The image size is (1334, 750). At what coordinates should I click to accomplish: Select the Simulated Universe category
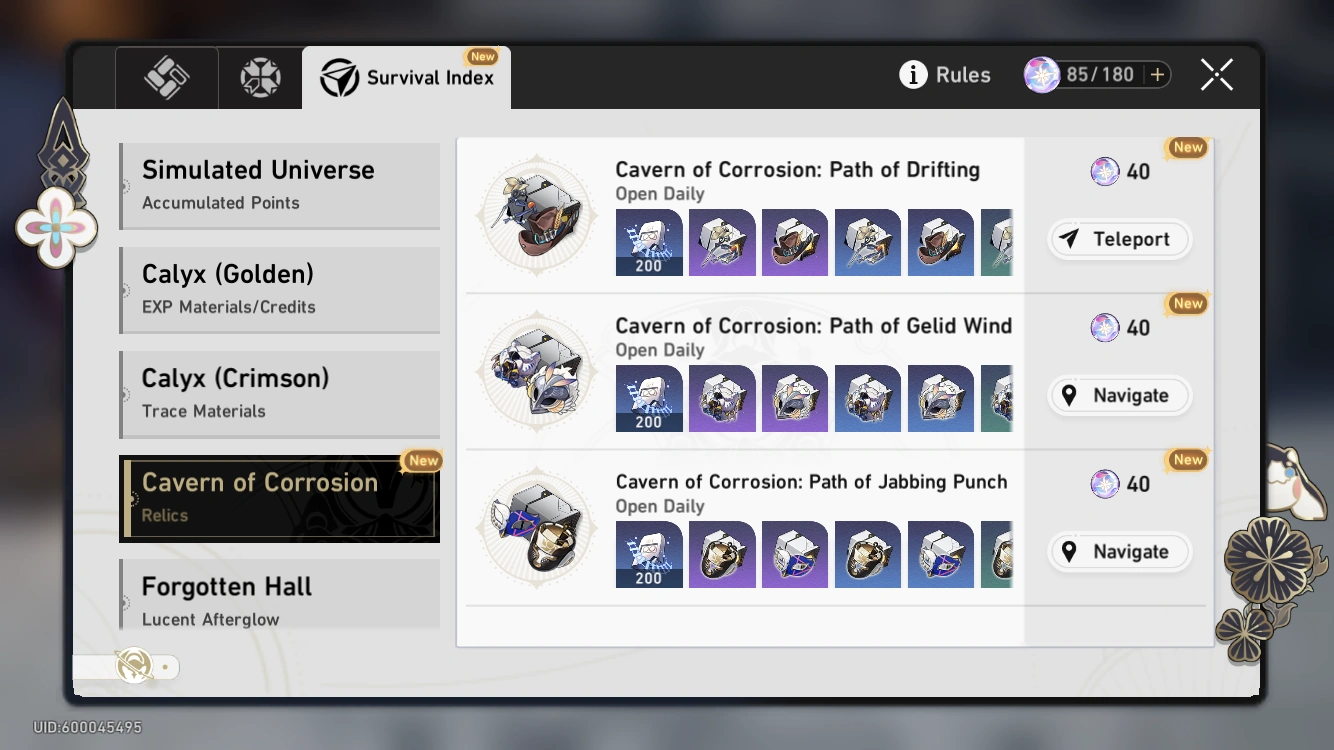tap(279, 184)
